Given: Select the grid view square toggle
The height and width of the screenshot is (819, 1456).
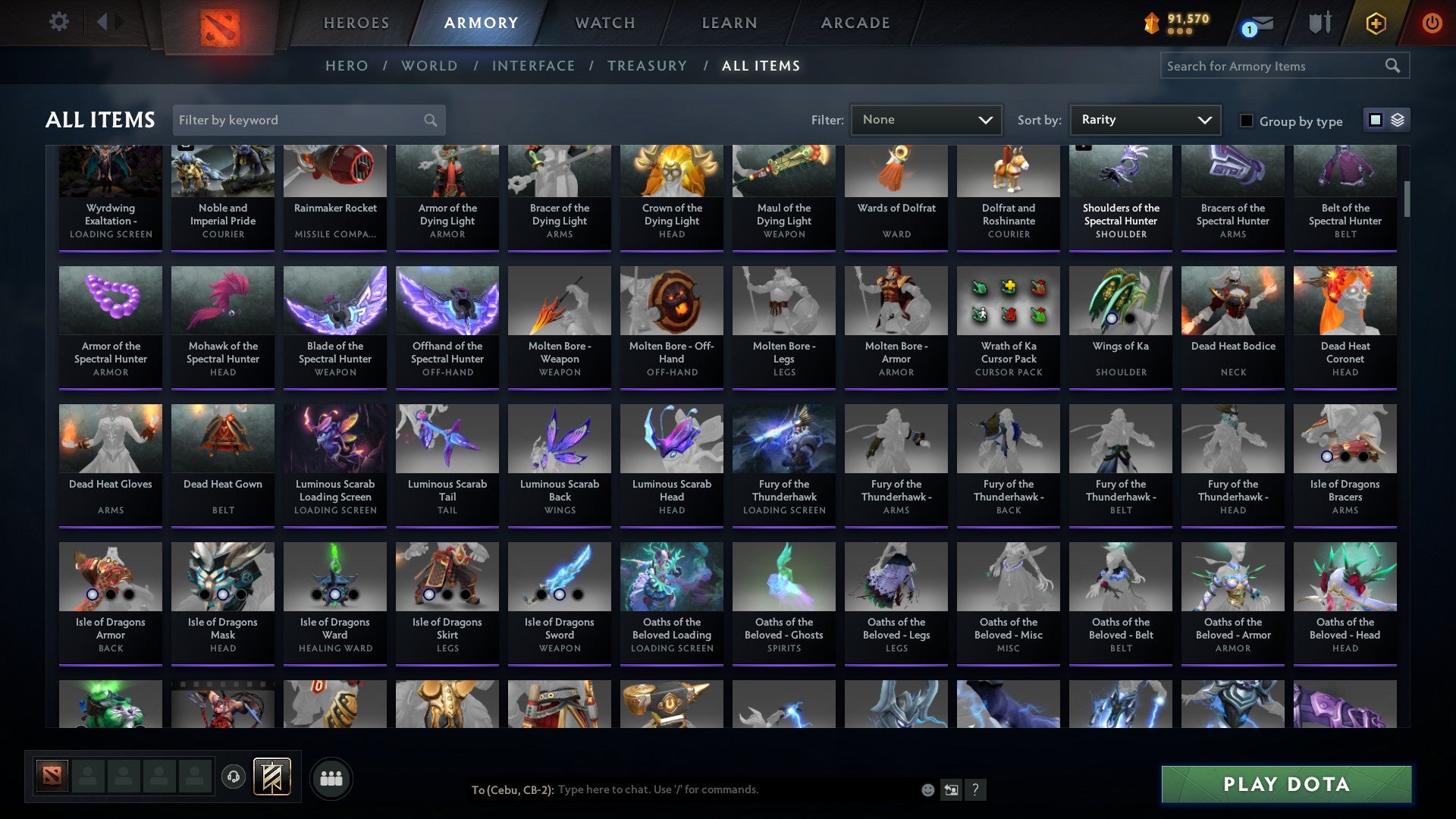Looking at the screenshot, I should 1376,120.
